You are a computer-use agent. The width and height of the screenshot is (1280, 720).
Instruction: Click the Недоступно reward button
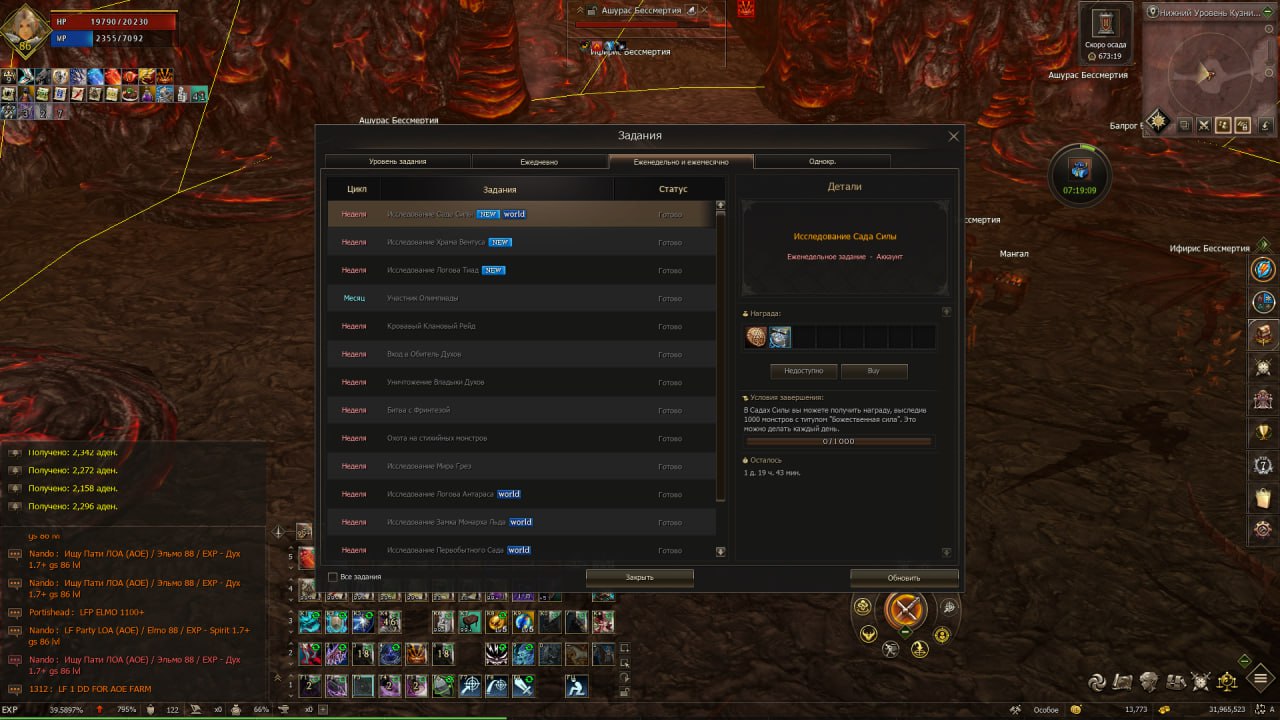(x=803, y=371)
